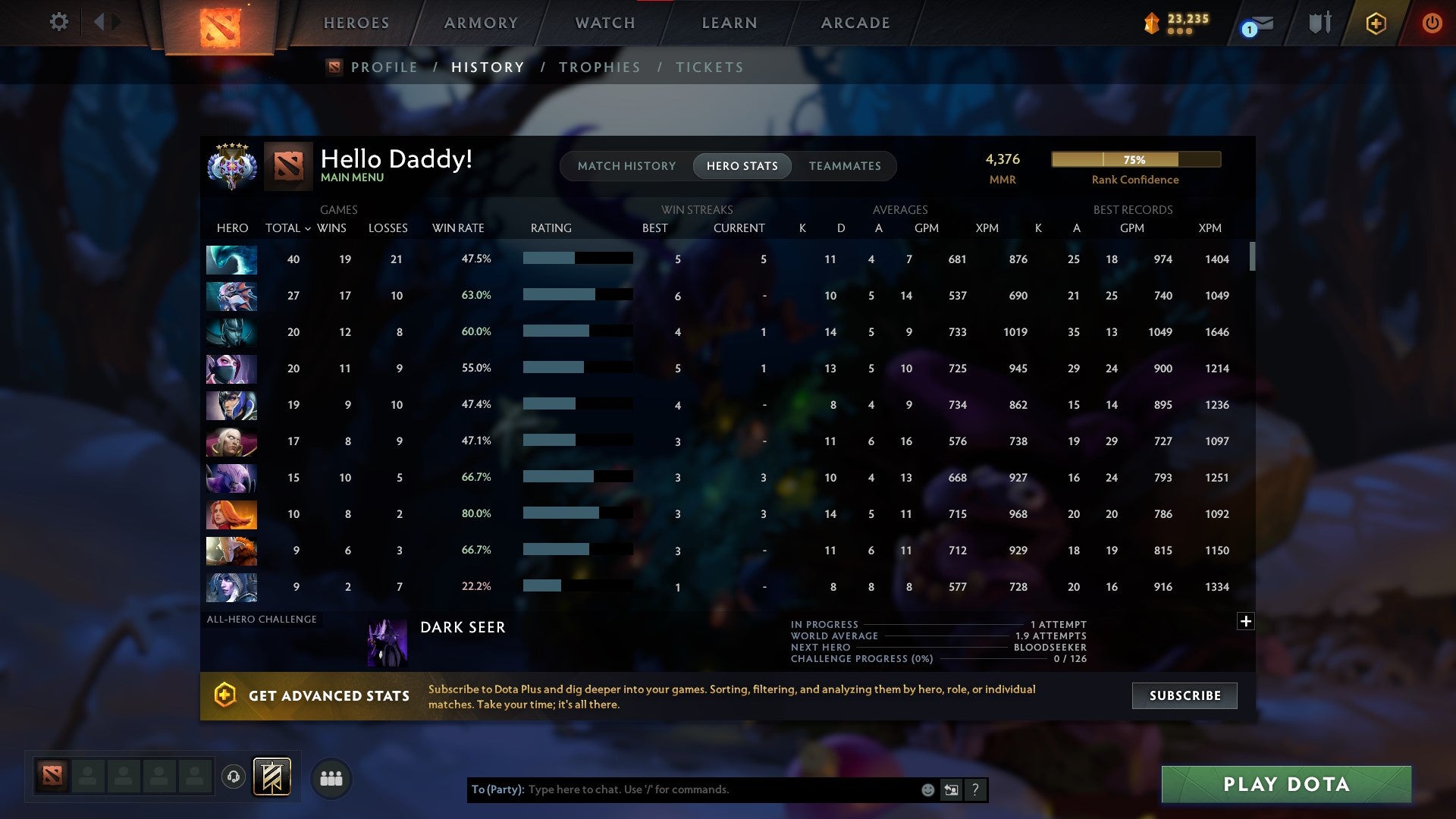Open the friends list people icon

coord(331,777)
